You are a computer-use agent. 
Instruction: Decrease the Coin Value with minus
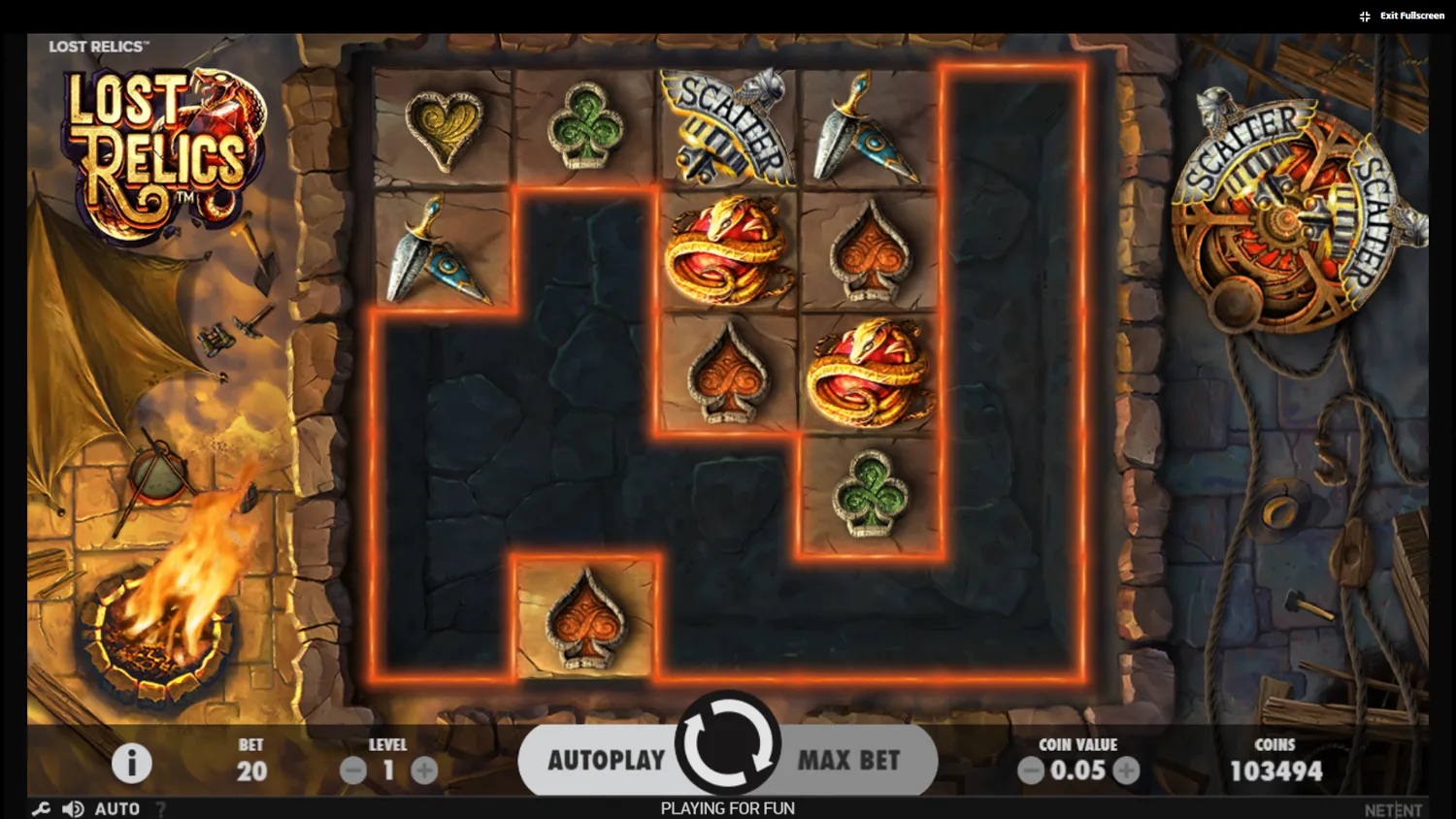tap(1030, 770)
